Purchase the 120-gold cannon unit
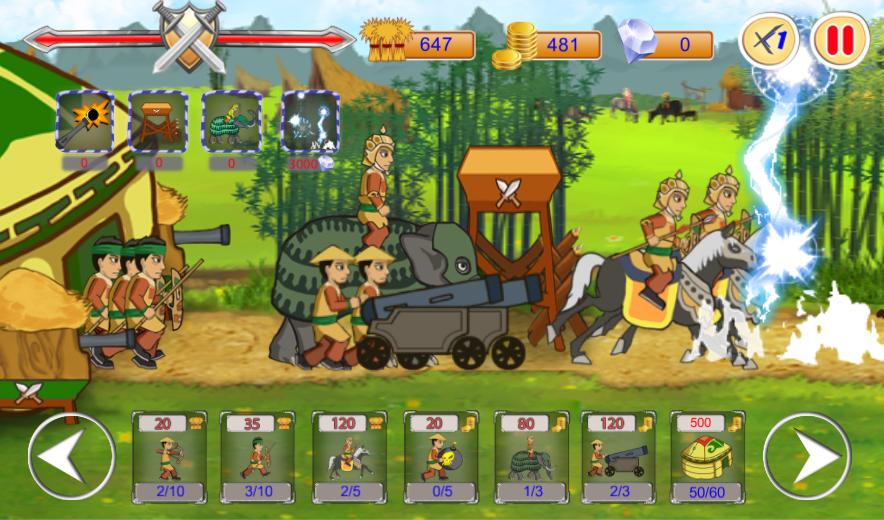This screenshot has width=884, height=520. 618,456
